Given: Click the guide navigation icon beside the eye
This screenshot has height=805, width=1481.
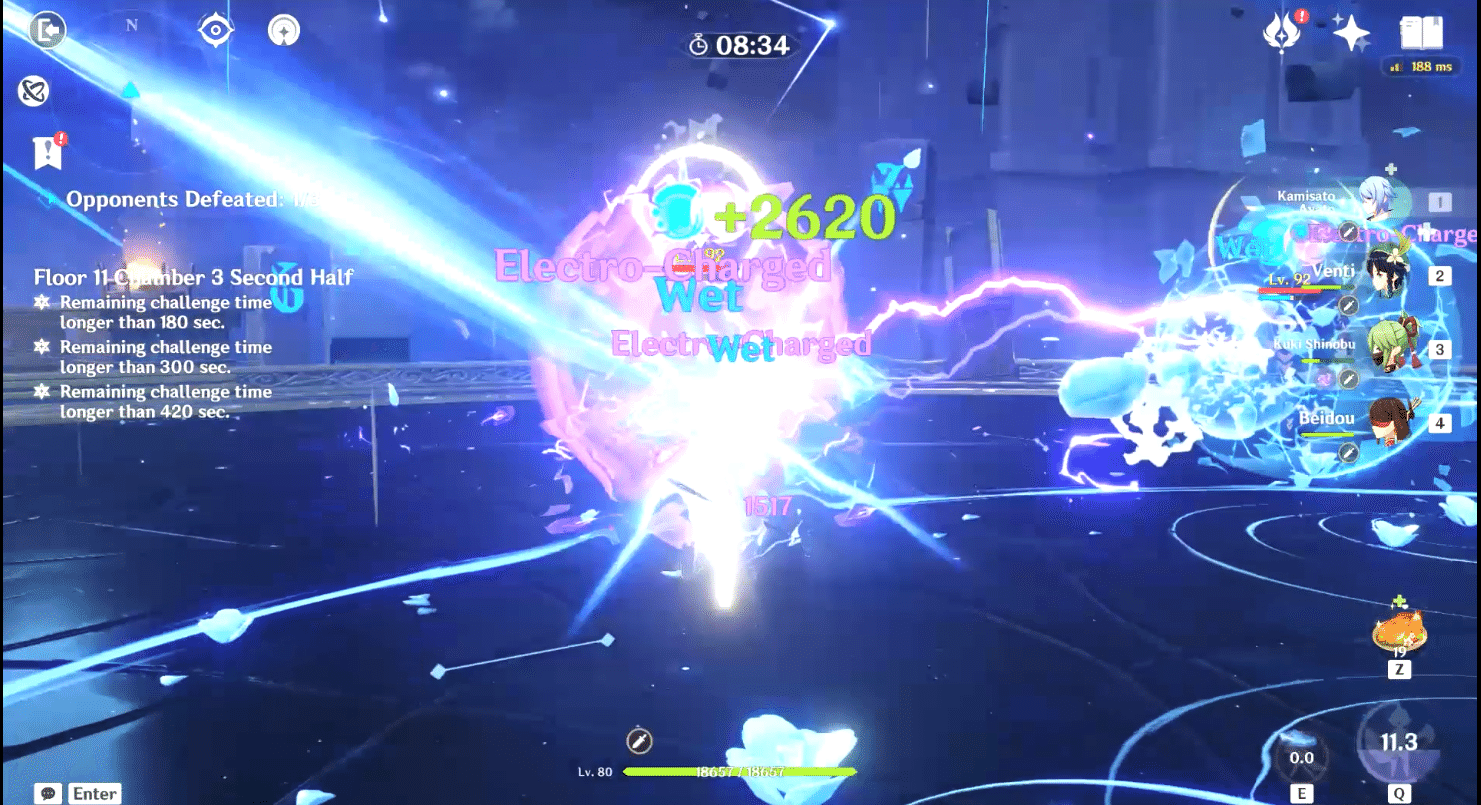Looking at the screenshot, I should coord(283,30).
